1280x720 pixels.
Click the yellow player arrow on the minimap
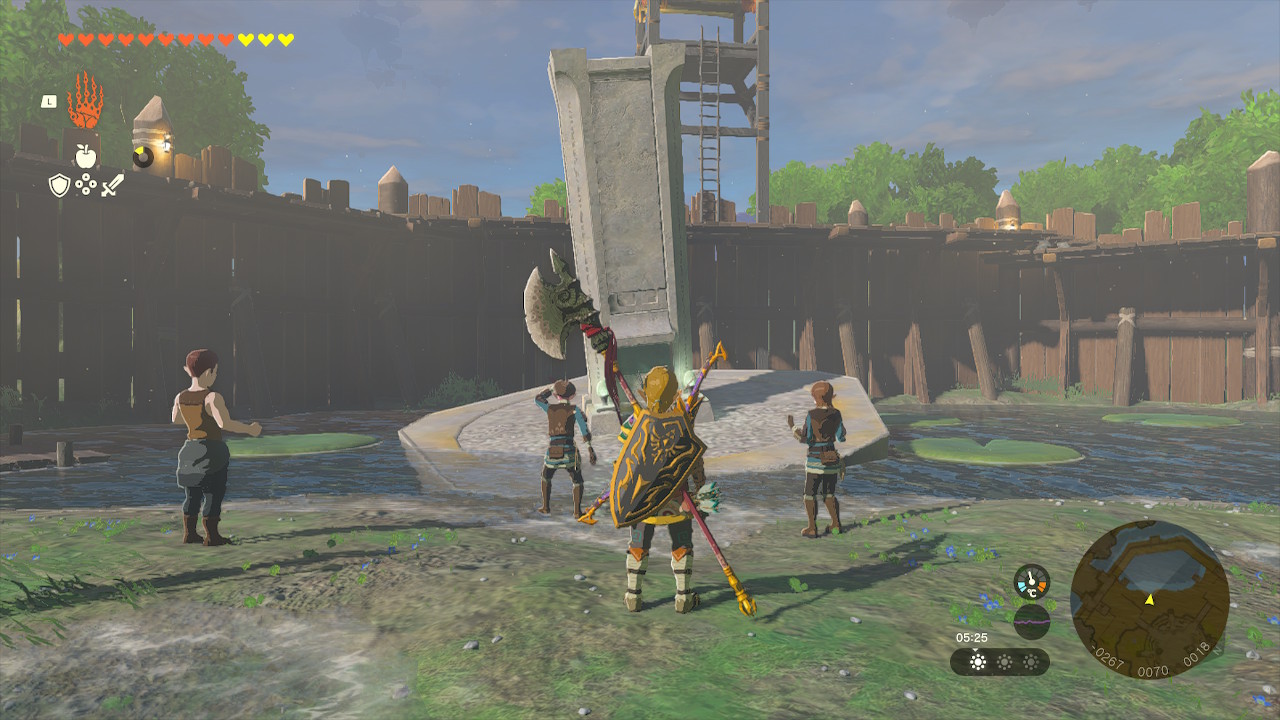1149,599
